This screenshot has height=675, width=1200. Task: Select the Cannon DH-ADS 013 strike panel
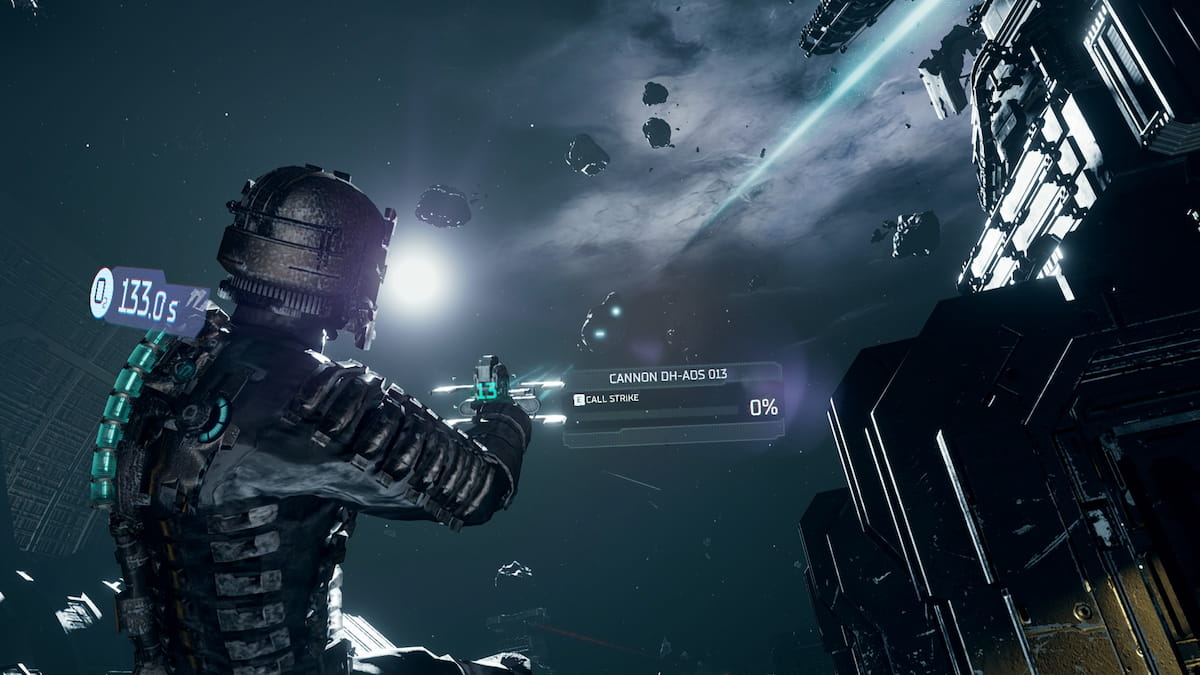click(x=672, y=400)
